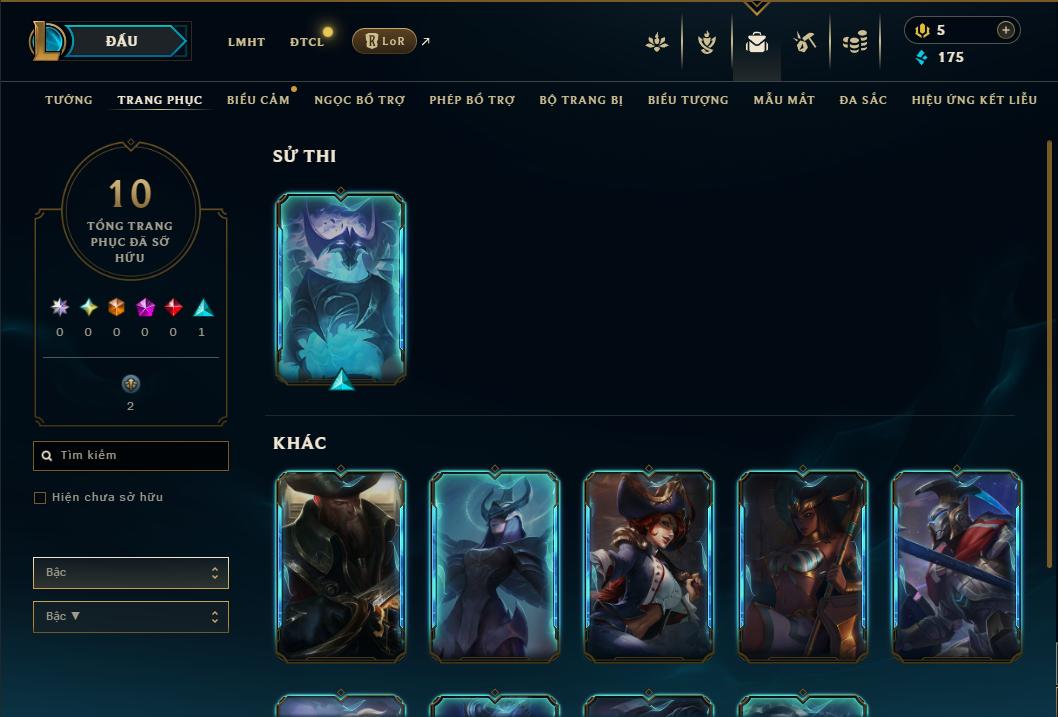Select the pirate Gangplank skin card
Screen dimensions: 1058x717
pos(341,567)
